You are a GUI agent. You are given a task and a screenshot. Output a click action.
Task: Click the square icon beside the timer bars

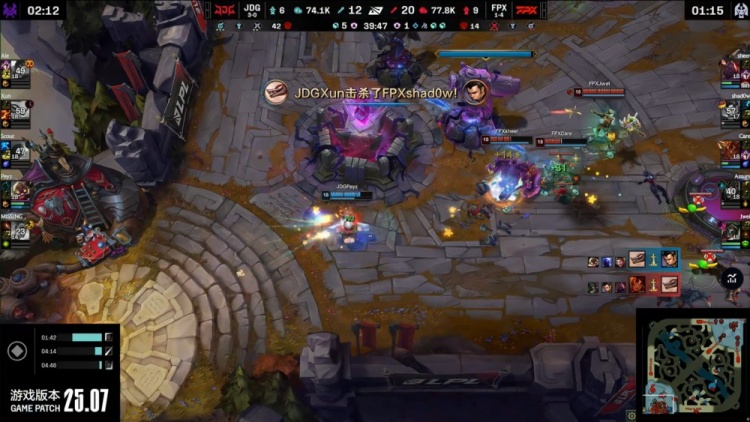pyautogui.click(x=16, y=351)
